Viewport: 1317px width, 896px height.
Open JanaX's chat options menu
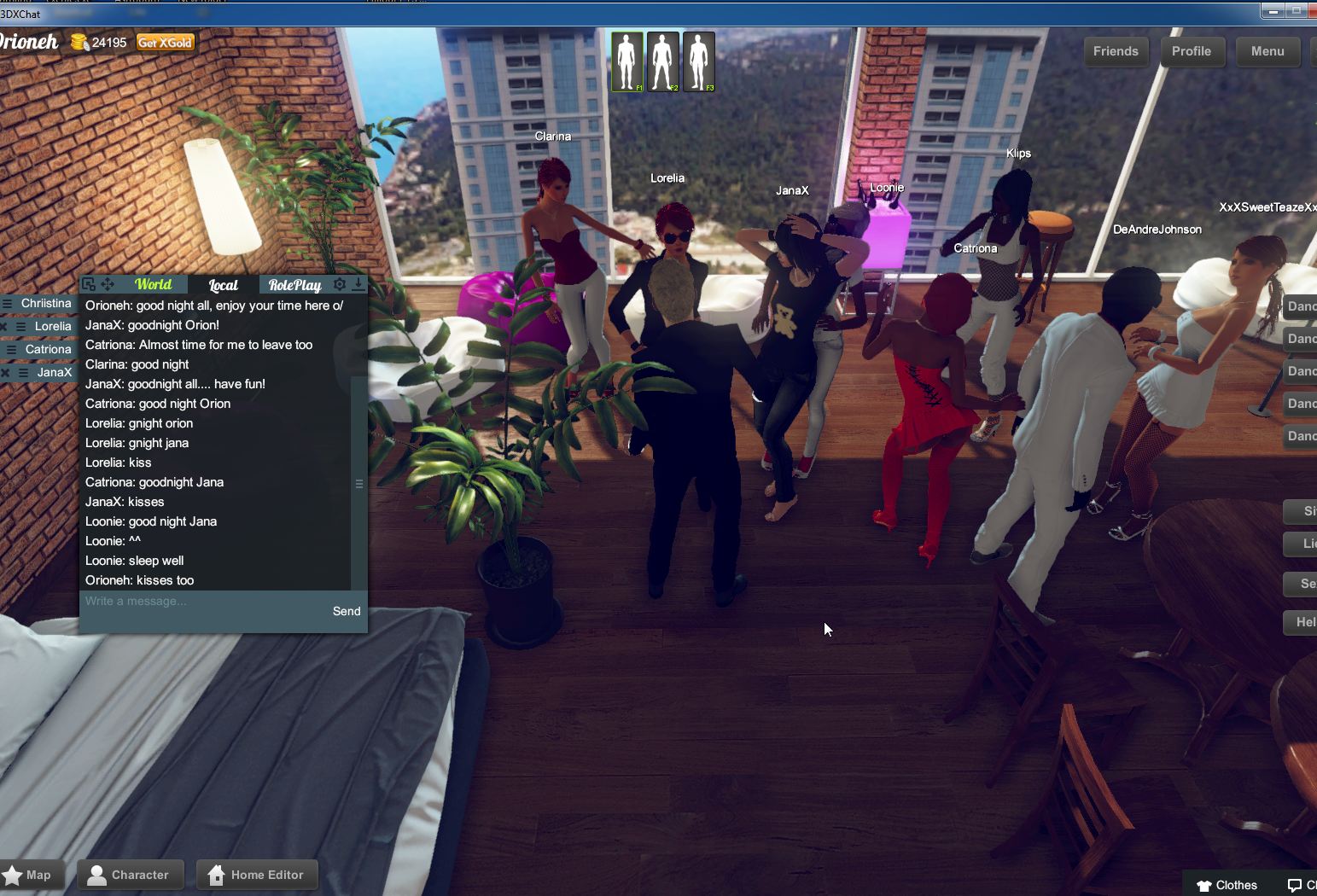coord(23,372)
